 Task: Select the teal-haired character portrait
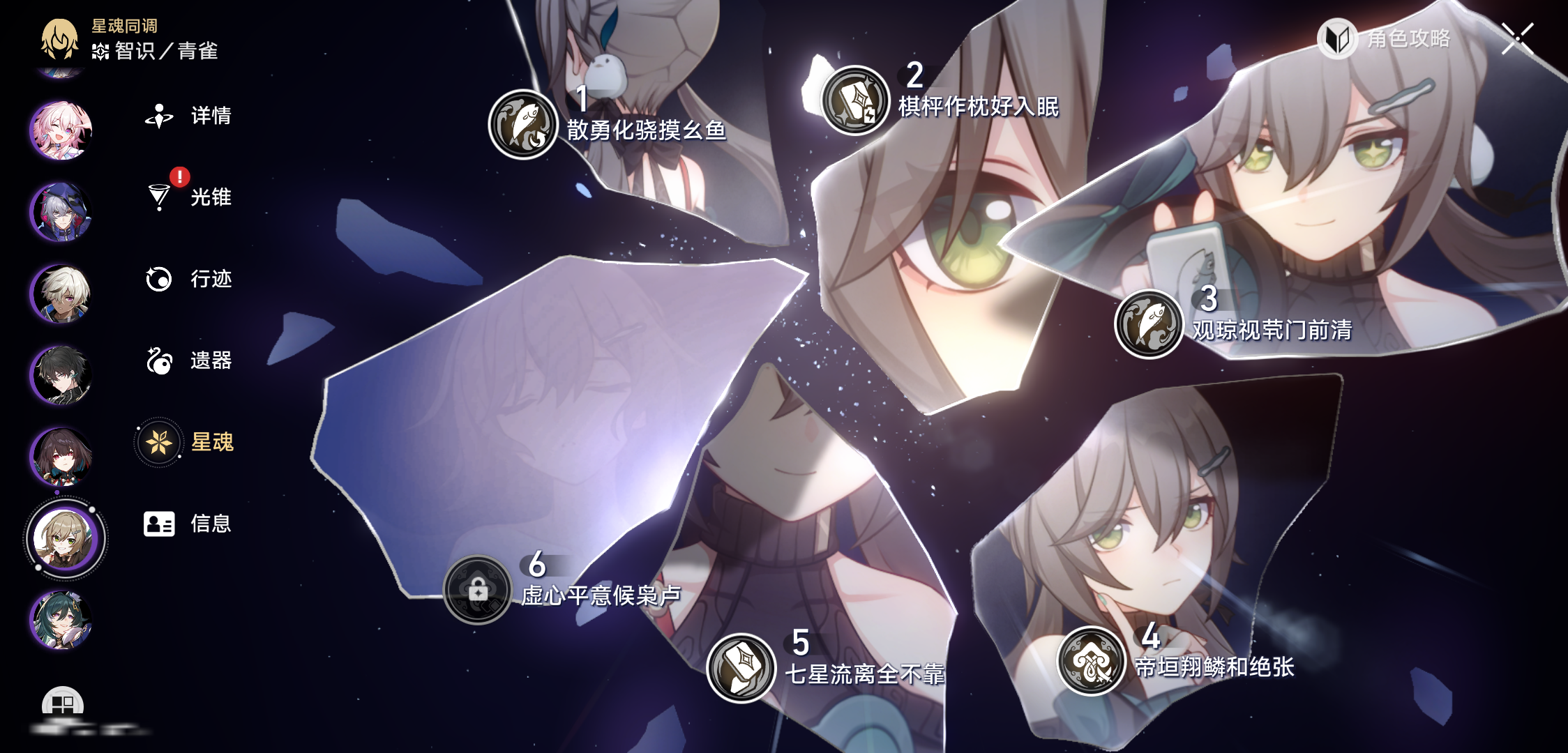[61, 619]
